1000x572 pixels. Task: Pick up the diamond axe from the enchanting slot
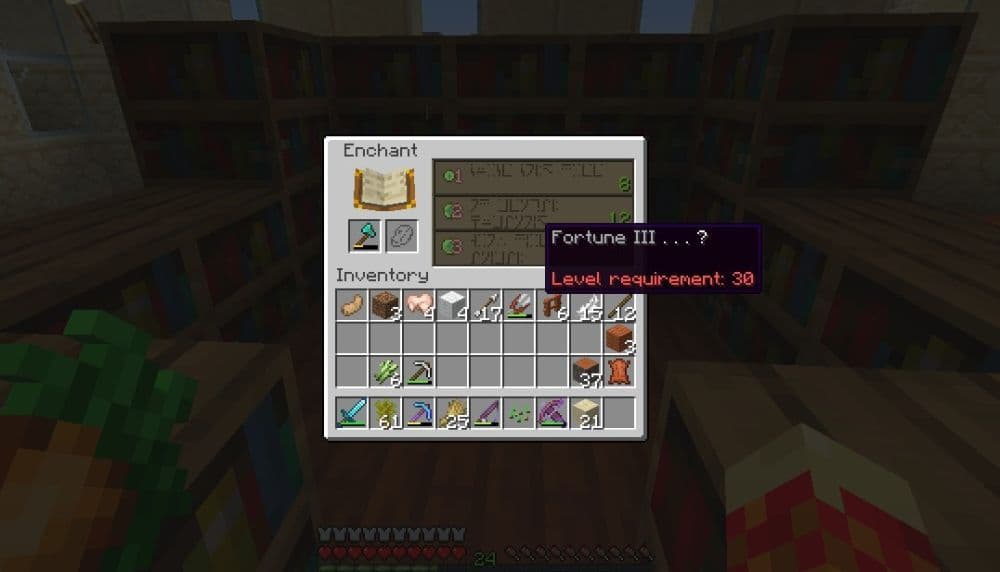pyautogui.click(x=364, y=236)
